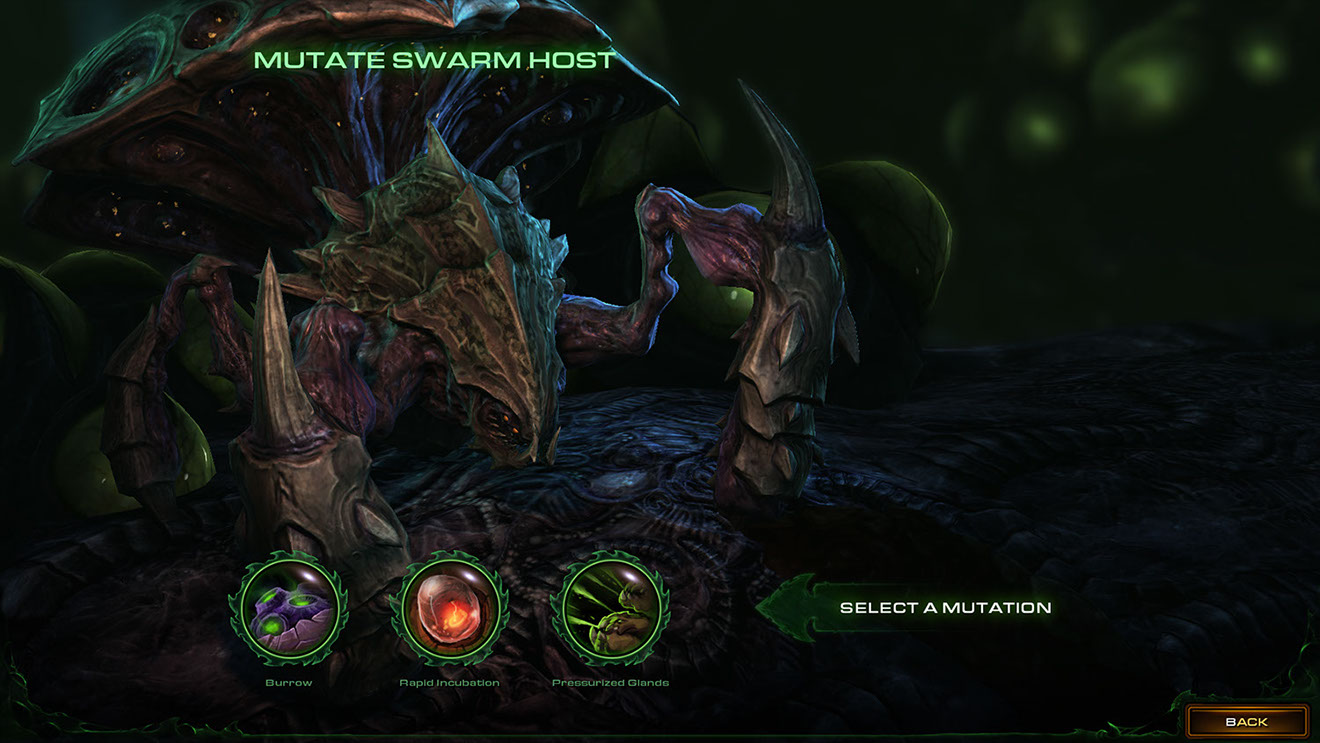Click the Back button
1320x743 pixels.
(1246, 721)
